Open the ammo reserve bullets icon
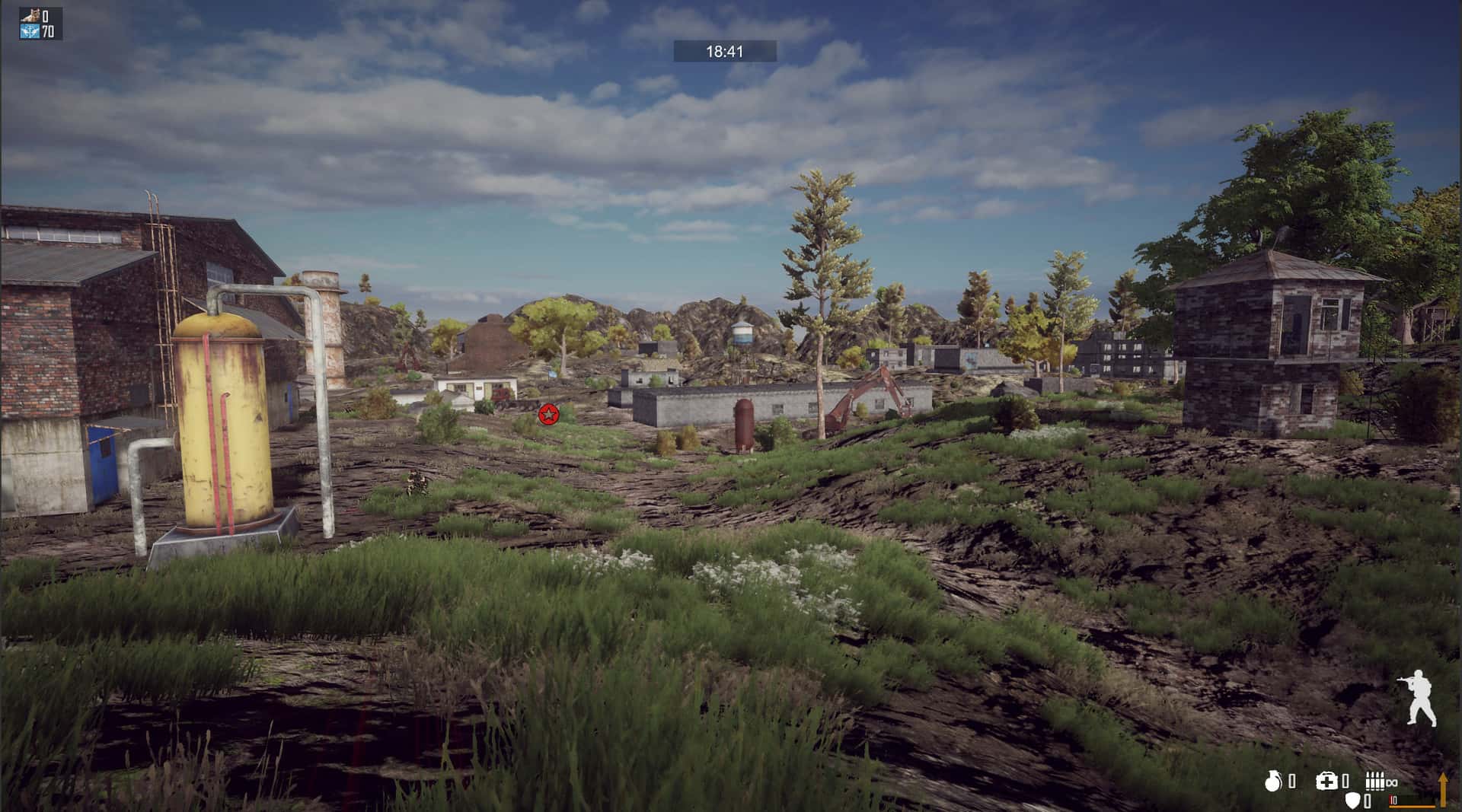The image size is (1462, 812). coord(1375,781)
